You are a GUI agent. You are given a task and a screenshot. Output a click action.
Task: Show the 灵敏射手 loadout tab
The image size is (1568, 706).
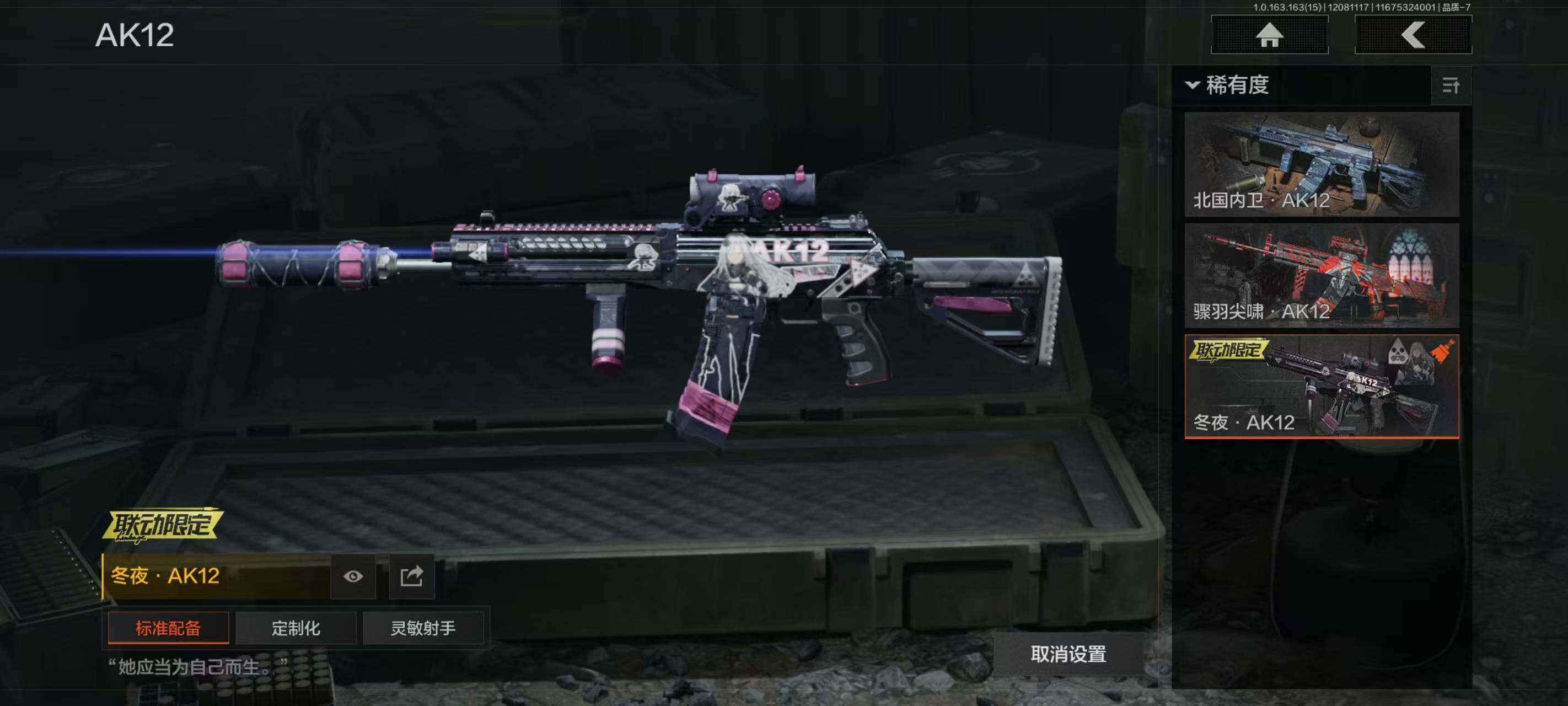pyautogui.click(x=423, y=628)
